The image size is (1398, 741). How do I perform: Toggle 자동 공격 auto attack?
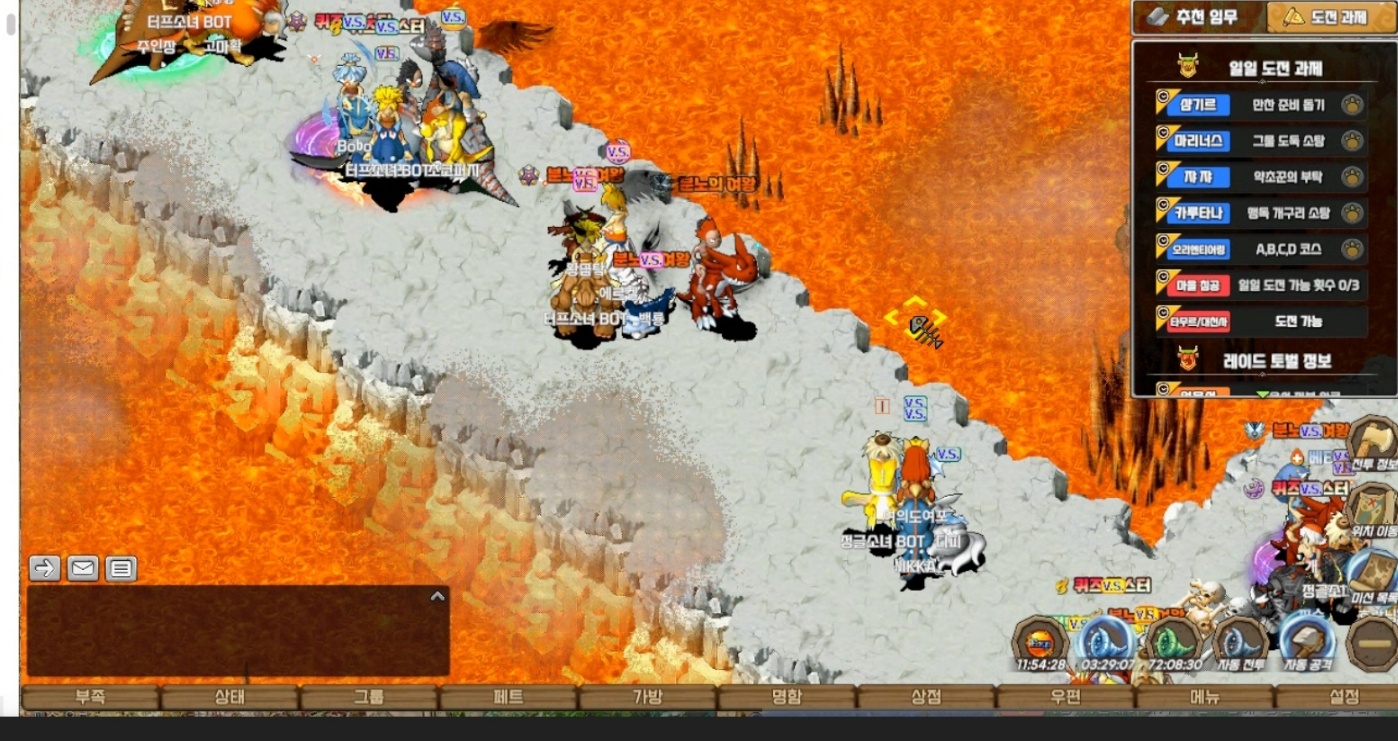pos(1307,643)
